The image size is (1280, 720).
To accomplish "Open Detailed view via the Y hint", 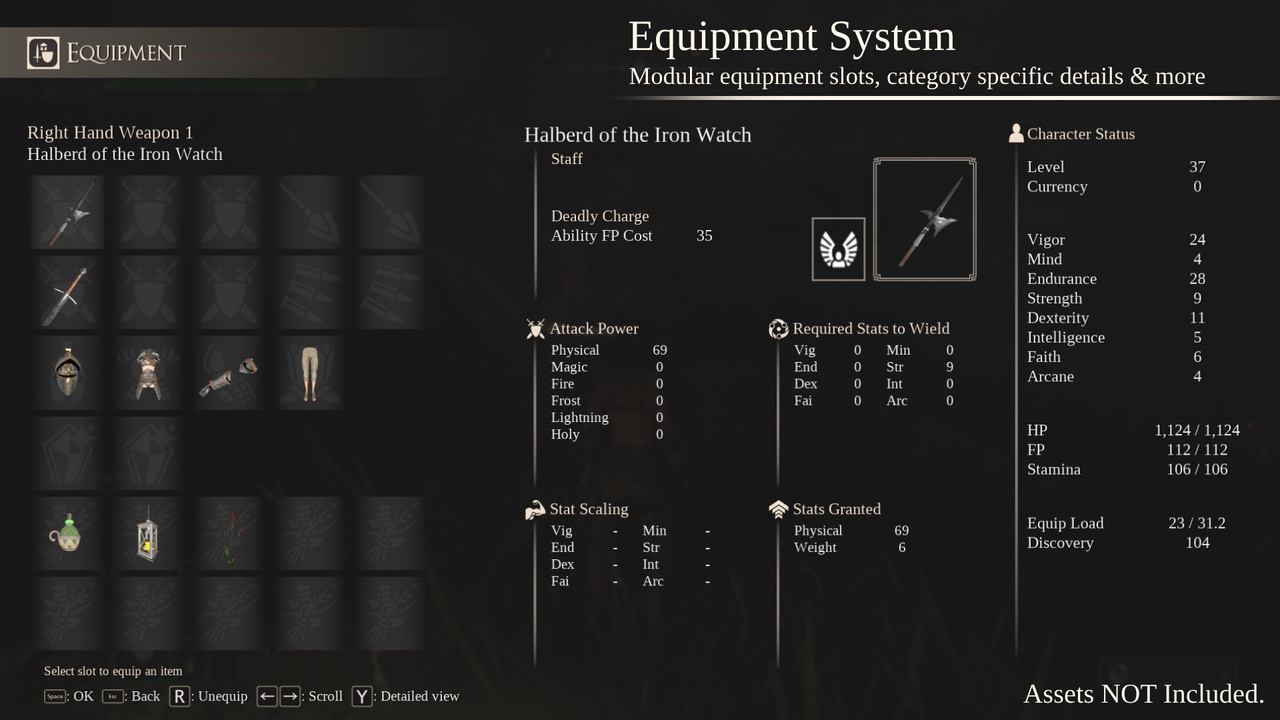I will [x=361, y=696].
